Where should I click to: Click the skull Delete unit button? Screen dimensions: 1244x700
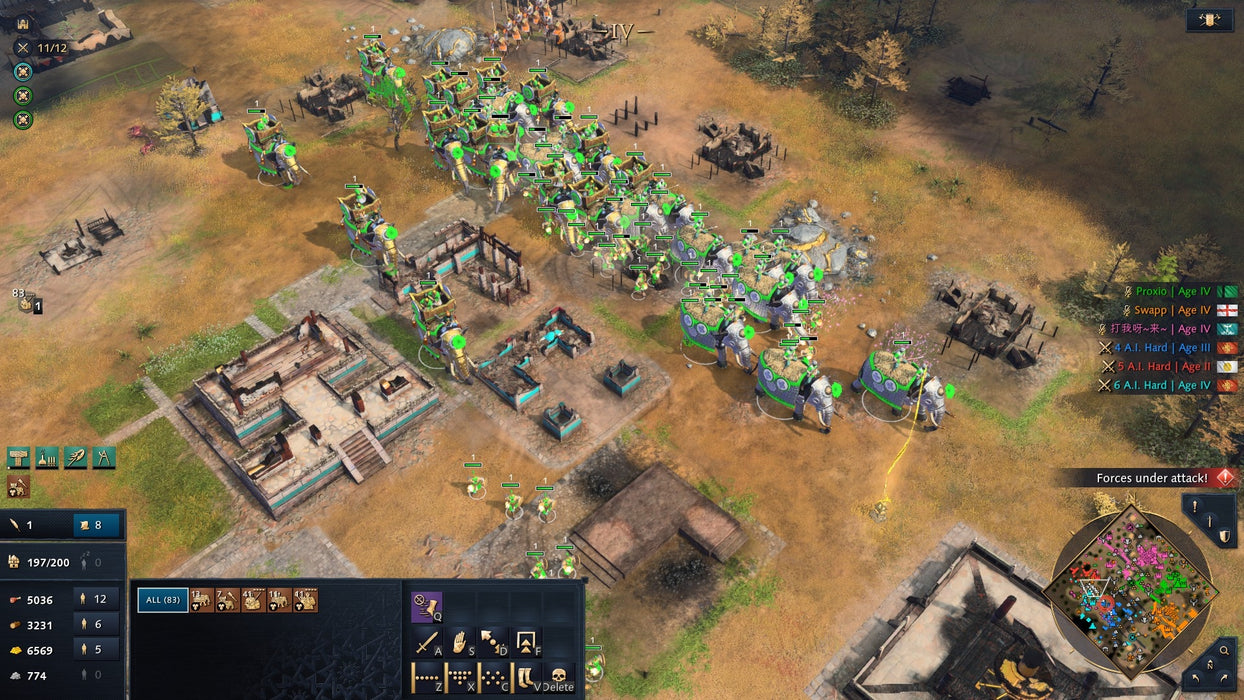point(558,677)
